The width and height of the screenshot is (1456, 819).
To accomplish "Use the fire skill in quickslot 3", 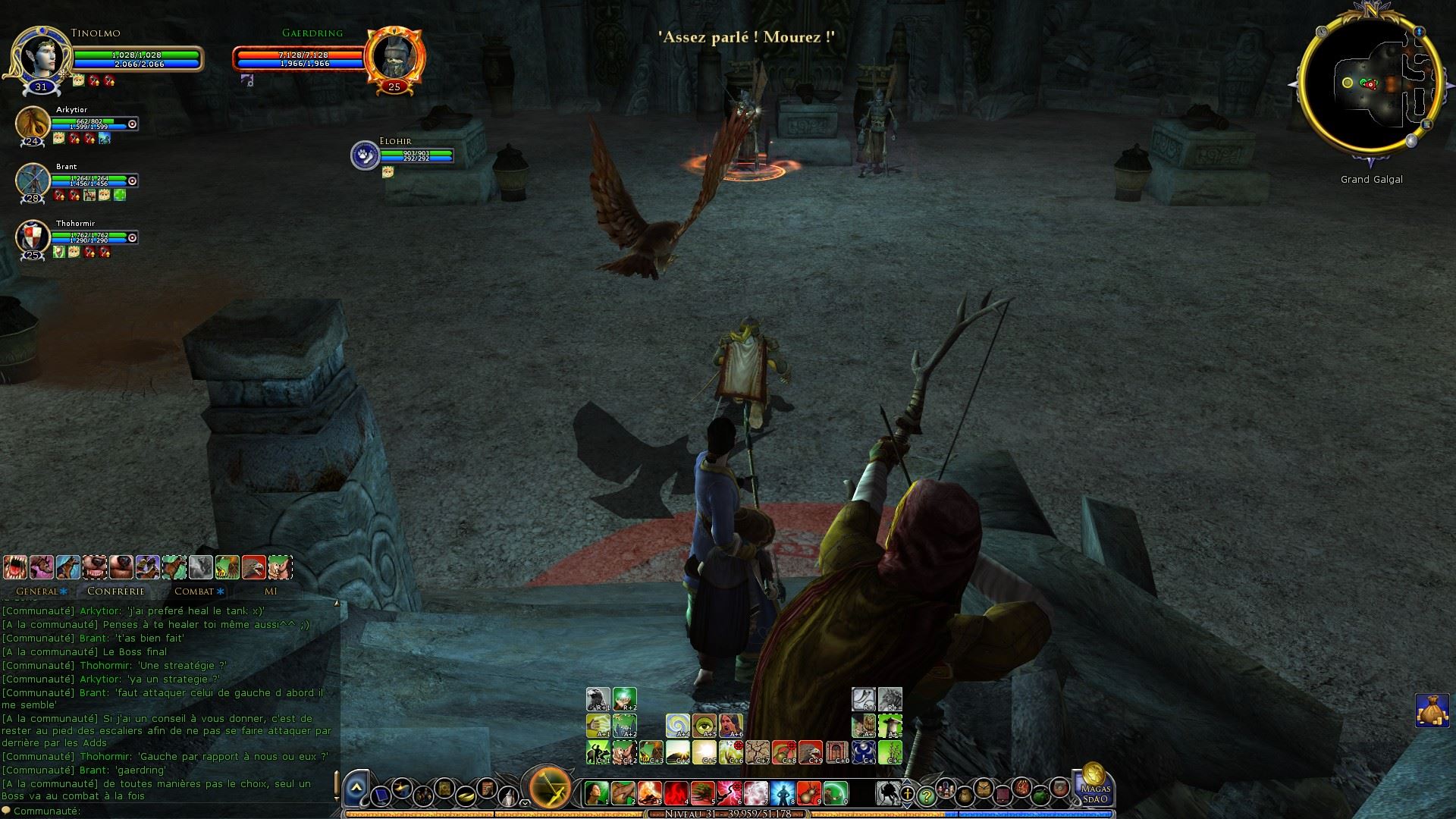I will tap(650, 793).
